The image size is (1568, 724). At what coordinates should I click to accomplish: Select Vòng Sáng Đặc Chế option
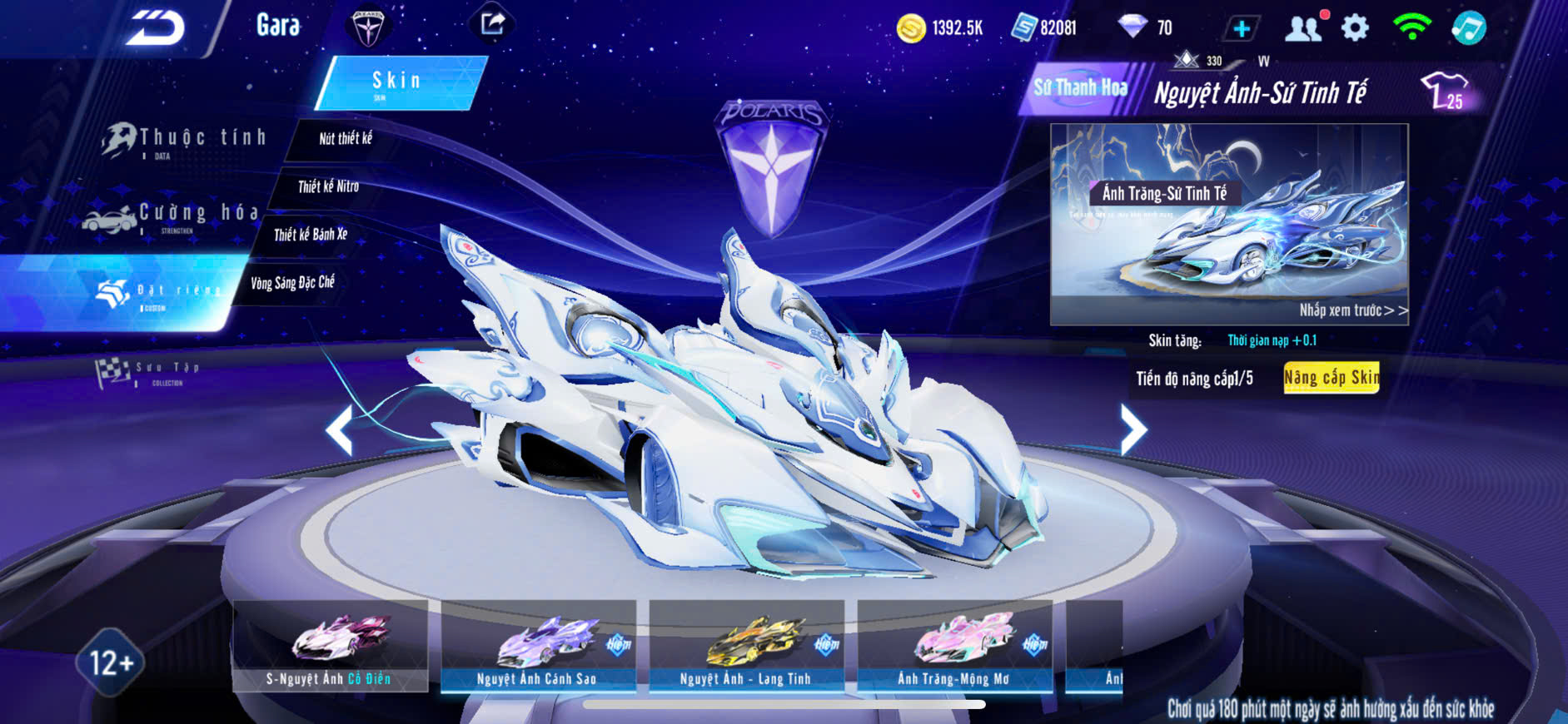[x=292, y=283]
